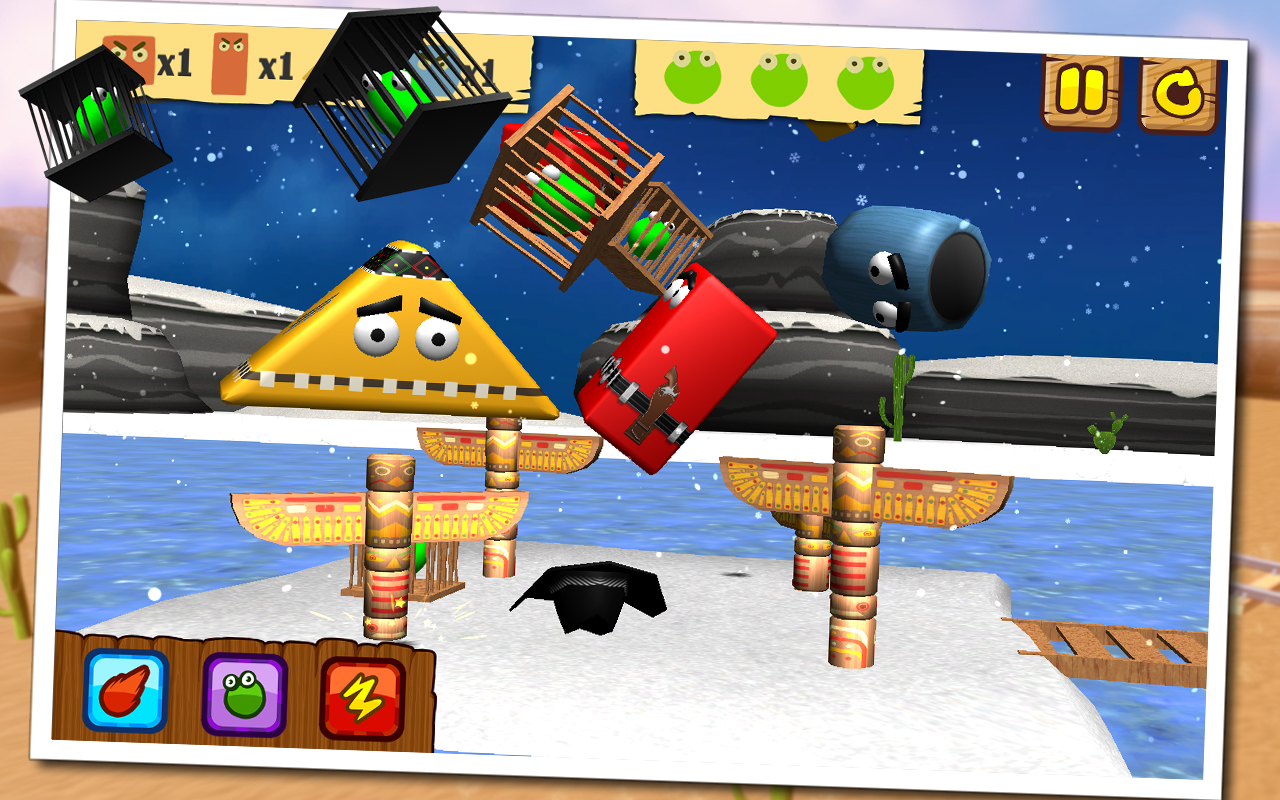1280x800 pixels.
Task: Pause the game
Action: click(x=1080, y=91)
